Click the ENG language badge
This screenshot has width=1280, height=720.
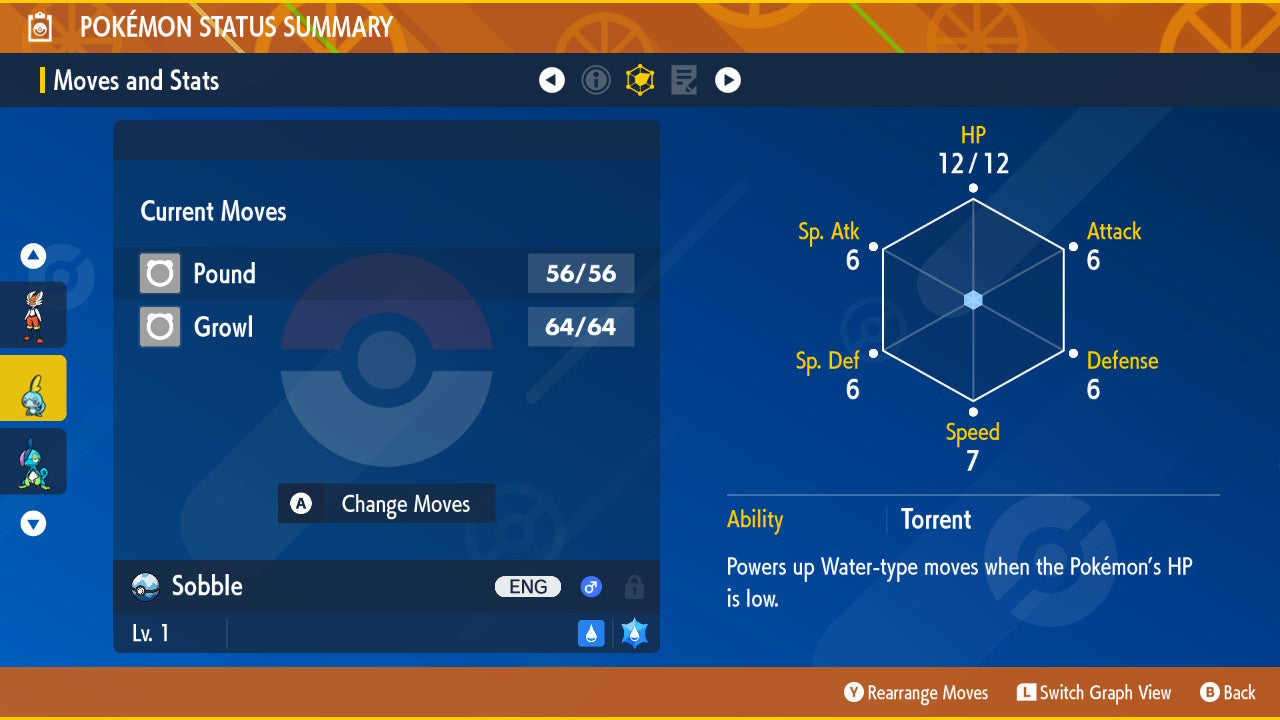(528, 587)
